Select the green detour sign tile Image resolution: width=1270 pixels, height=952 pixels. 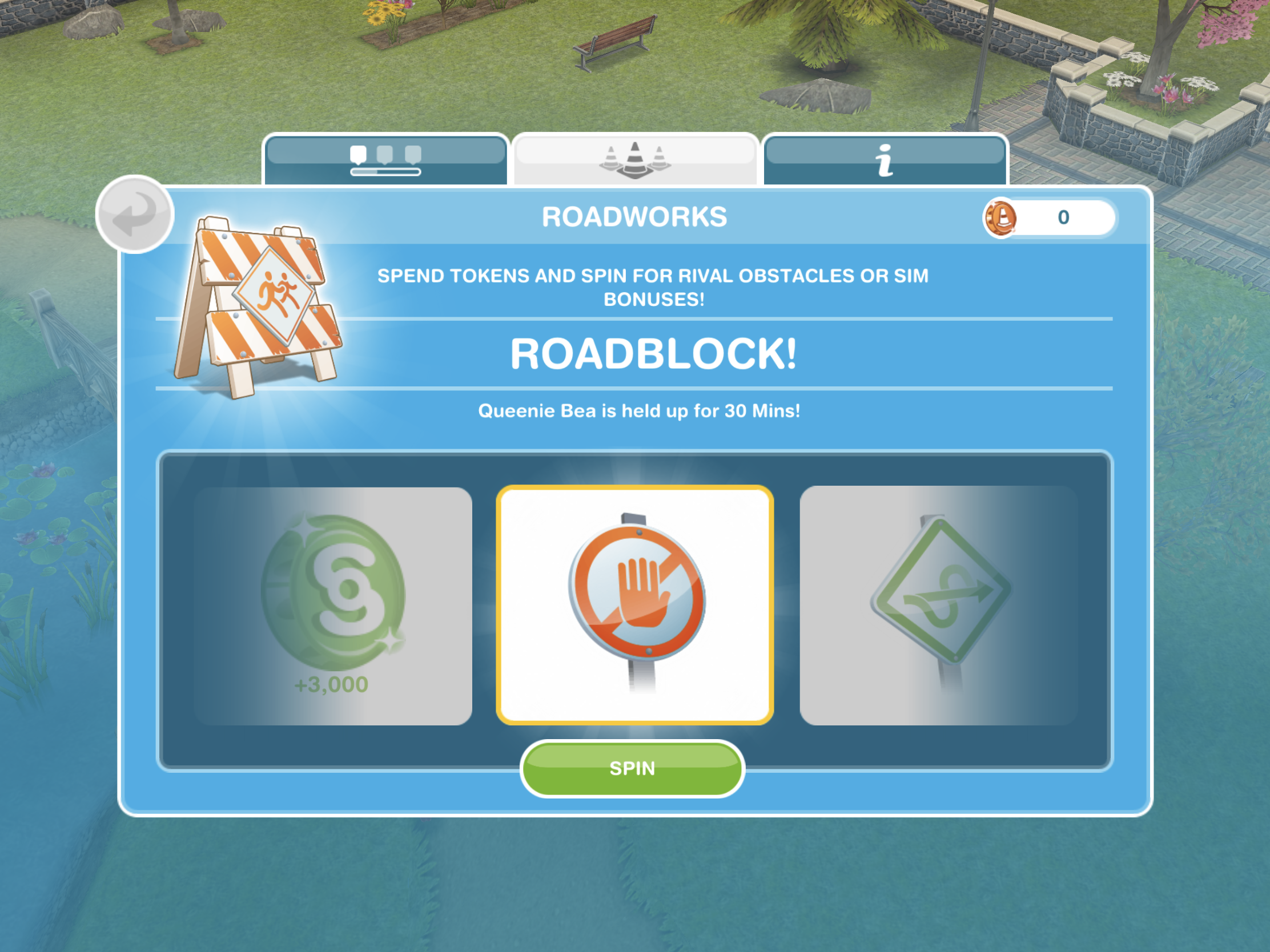click(x=938, y=605)
